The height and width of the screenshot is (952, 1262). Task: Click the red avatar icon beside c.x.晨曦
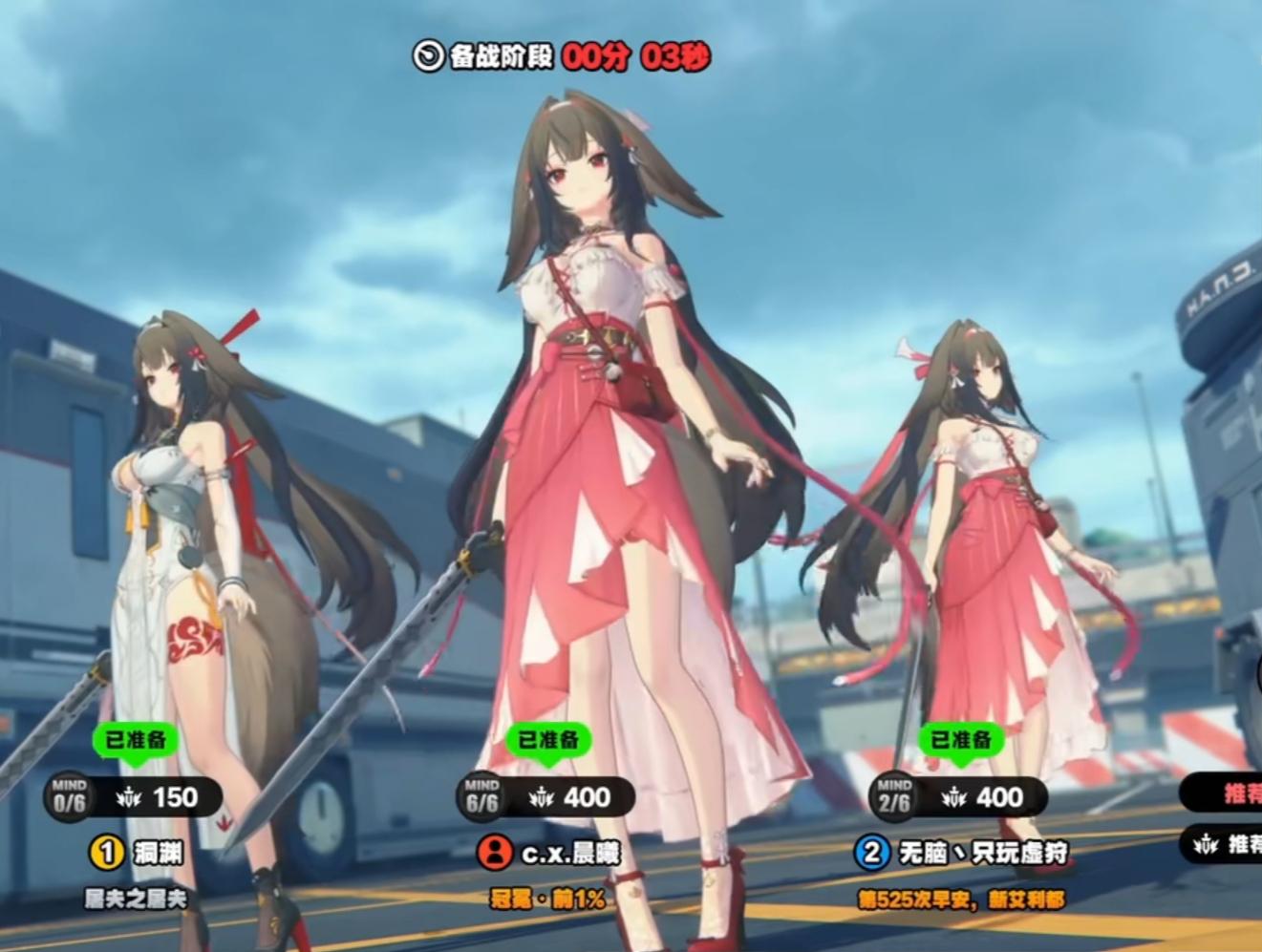494,852
